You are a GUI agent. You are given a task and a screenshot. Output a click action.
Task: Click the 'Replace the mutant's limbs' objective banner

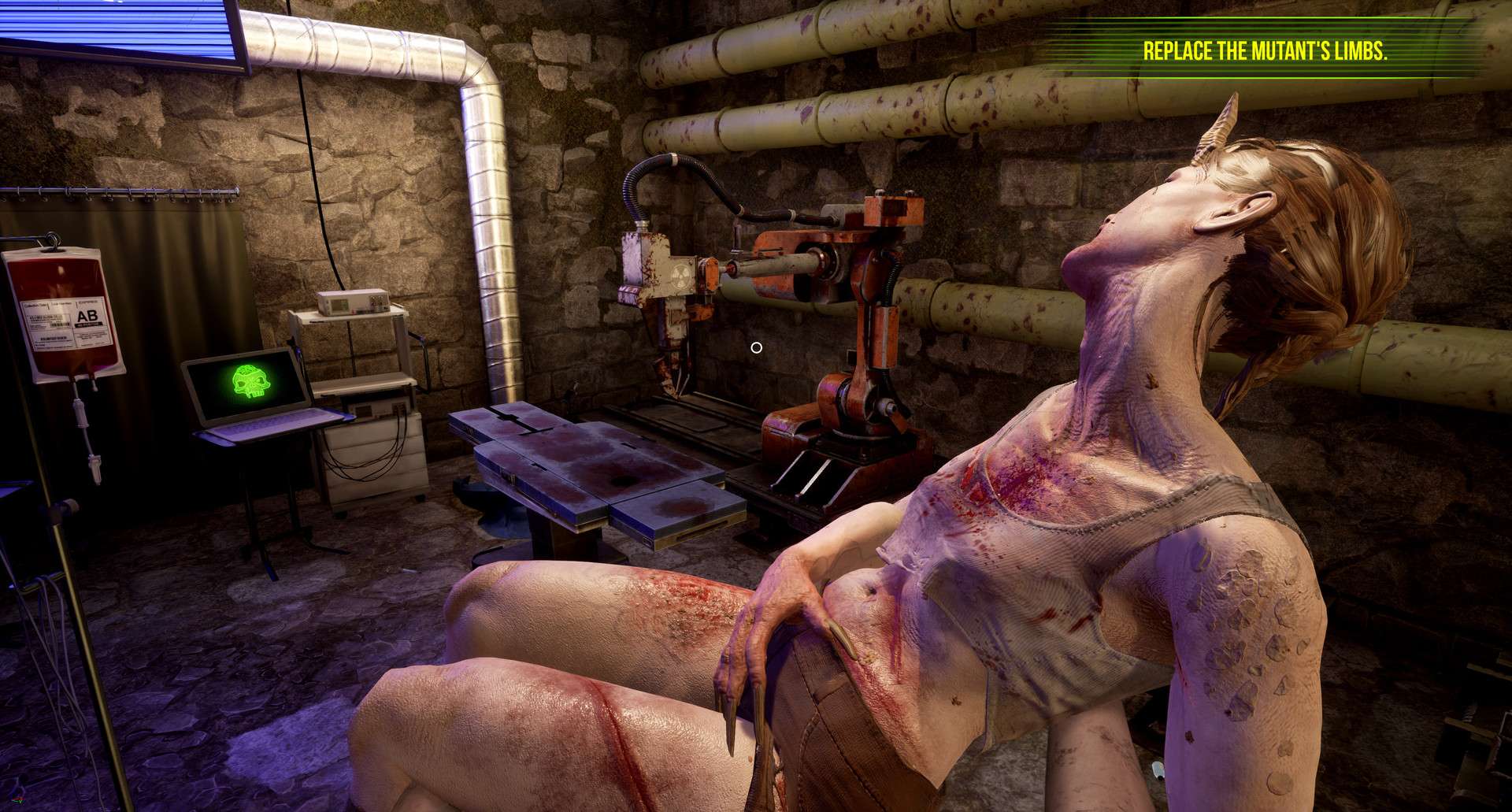1265,51
